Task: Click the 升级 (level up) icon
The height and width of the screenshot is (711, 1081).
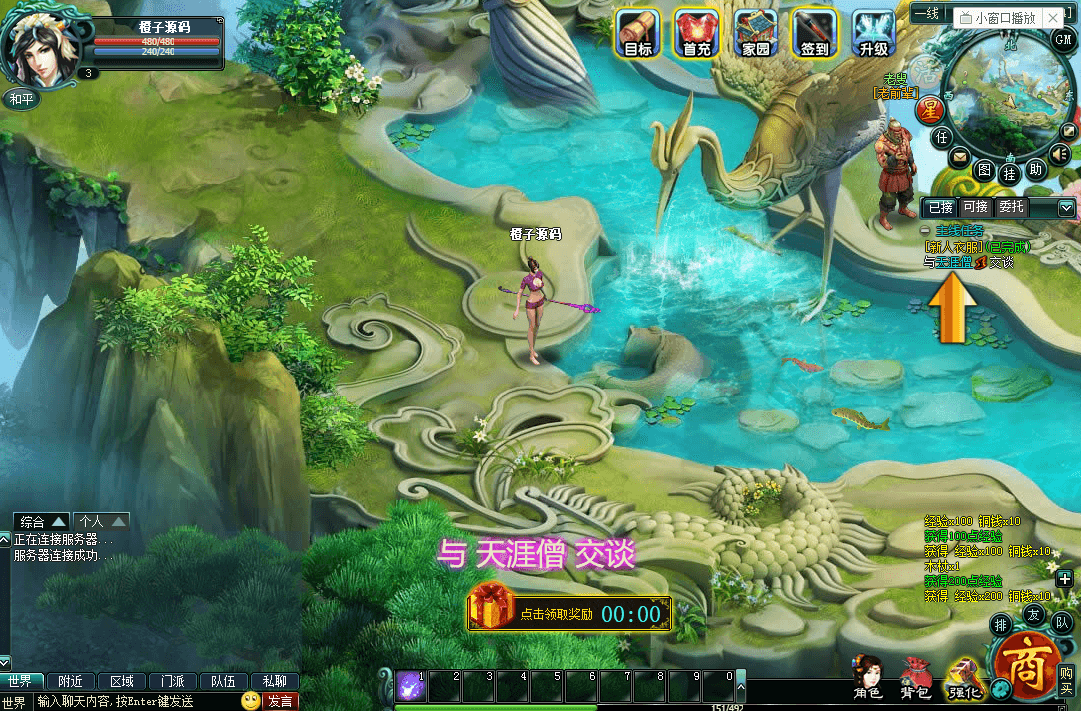Action: pos(873,33)
